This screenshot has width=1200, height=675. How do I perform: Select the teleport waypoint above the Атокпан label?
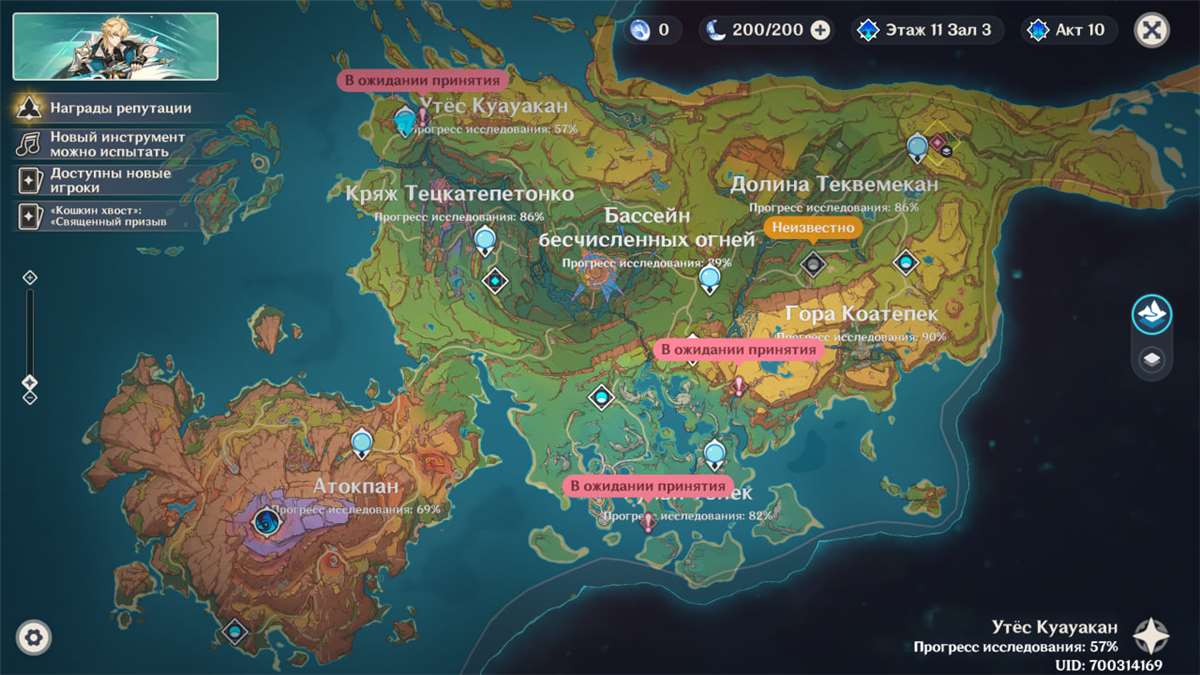click(x=362, y=440)
